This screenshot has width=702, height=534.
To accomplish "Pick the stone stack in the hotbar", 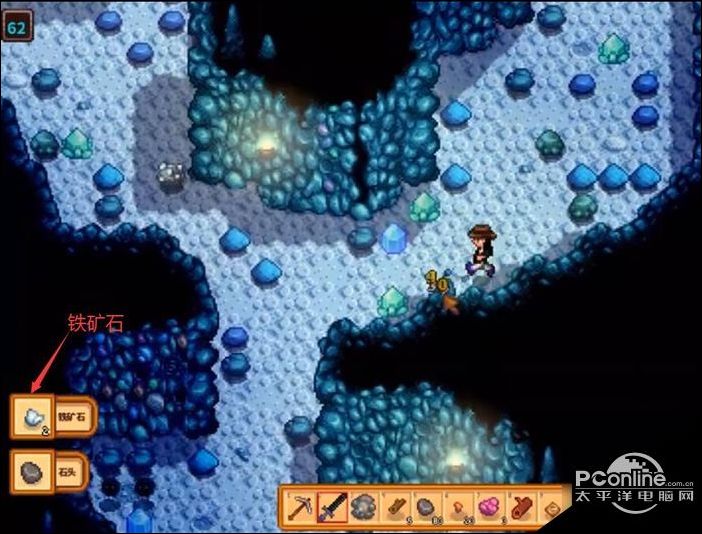I will (425, 507).
